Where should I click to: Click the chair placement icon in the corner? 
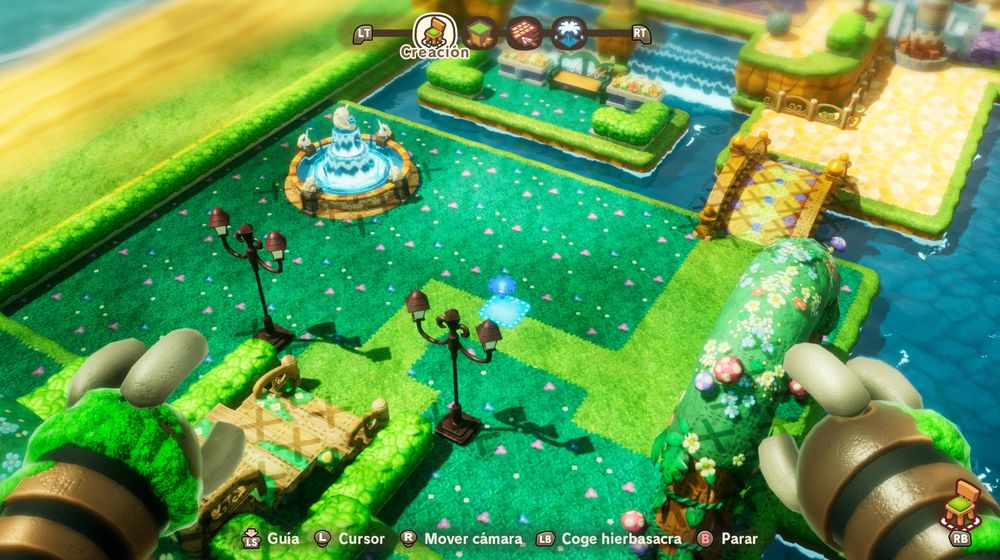[962, 503]
